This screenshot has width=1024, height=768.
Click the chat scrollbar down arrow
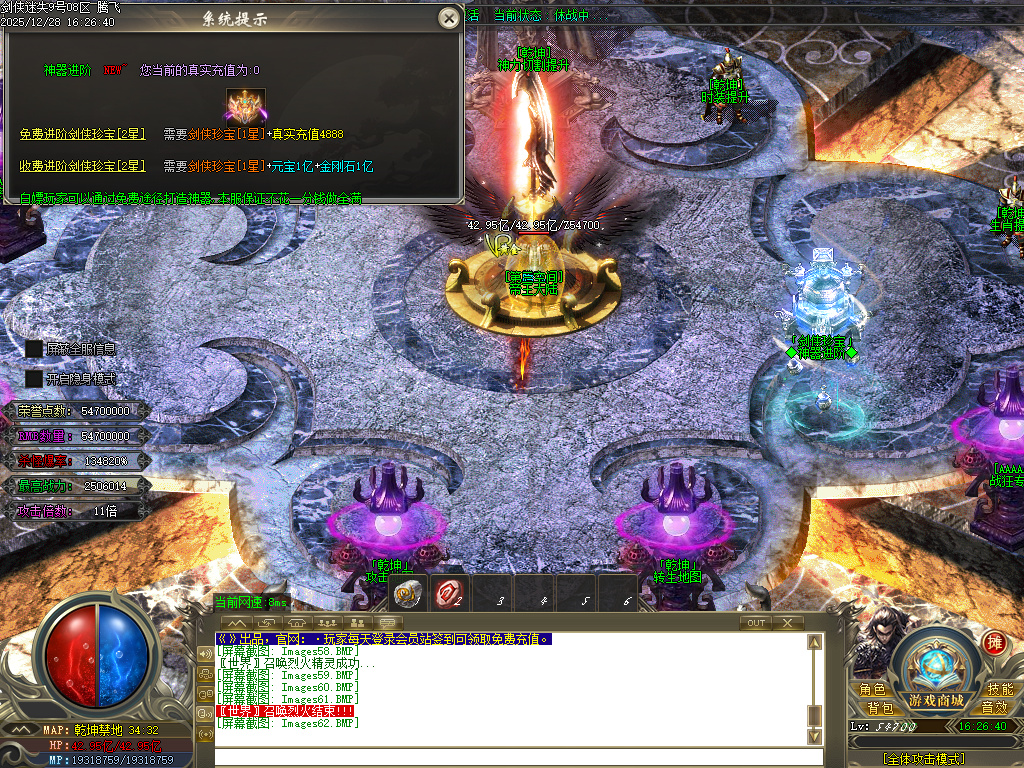(815, 737)
